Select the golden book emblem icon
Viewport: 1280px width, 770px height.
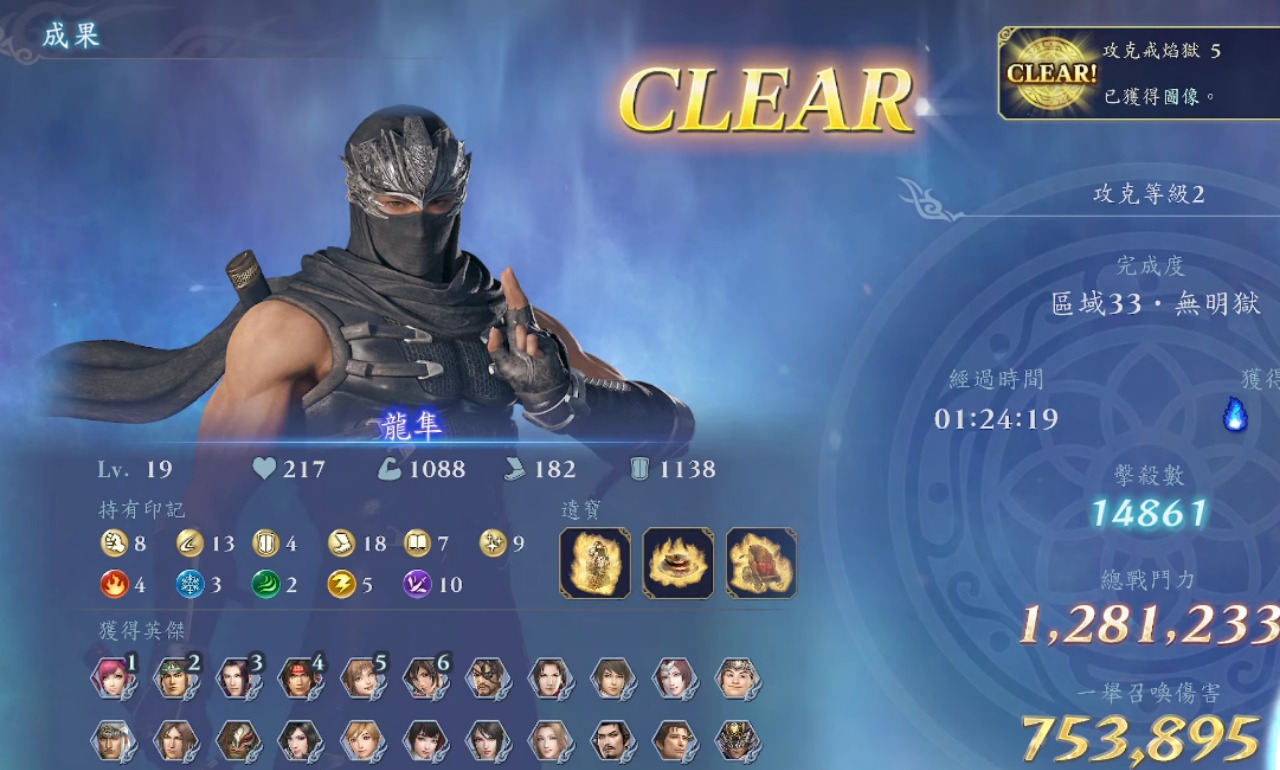[x=417, y=543]
